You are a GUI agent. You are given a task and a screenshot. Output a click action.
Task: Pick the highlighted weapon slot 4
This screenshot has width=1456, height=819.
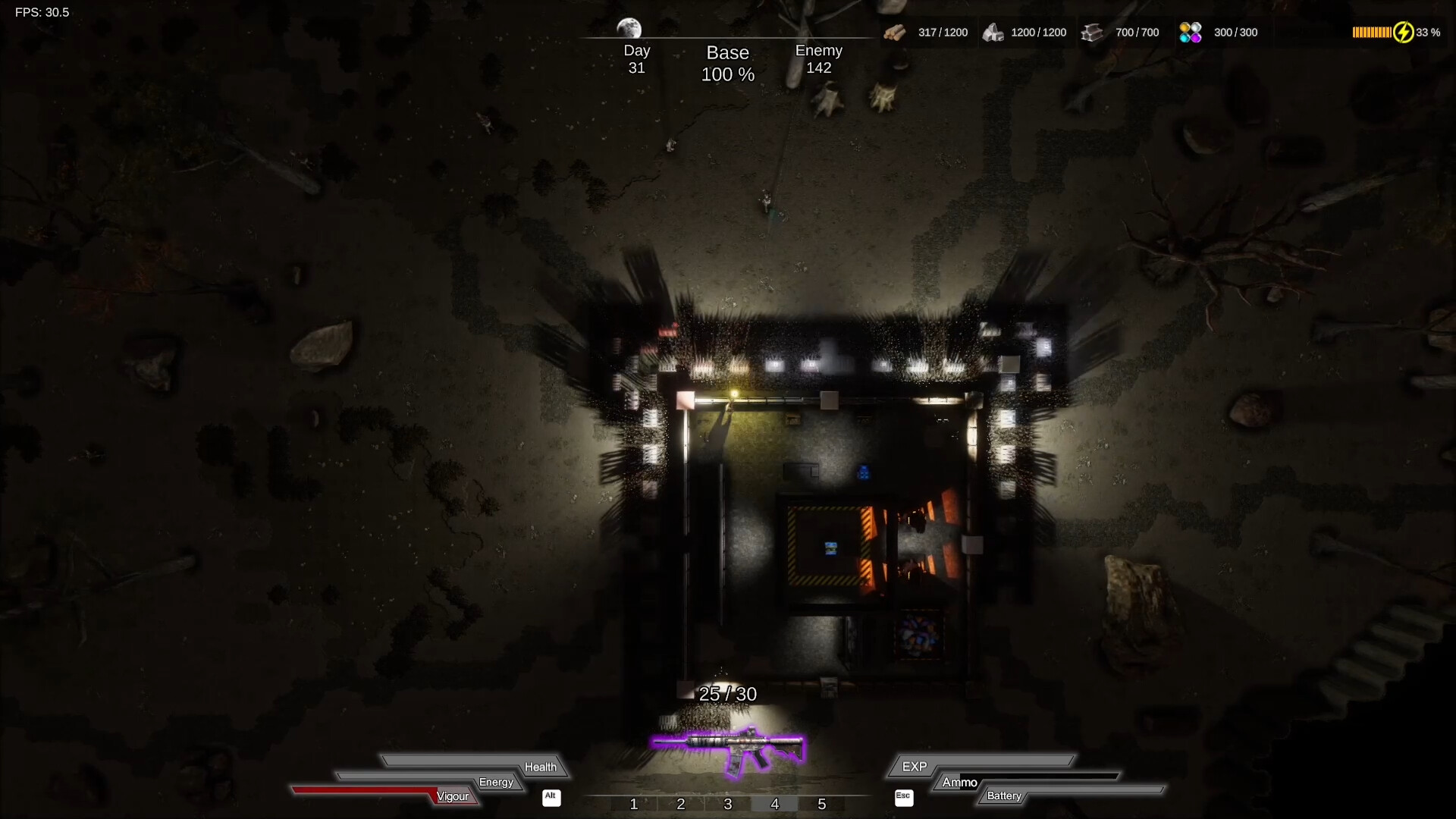click(775, 804)
